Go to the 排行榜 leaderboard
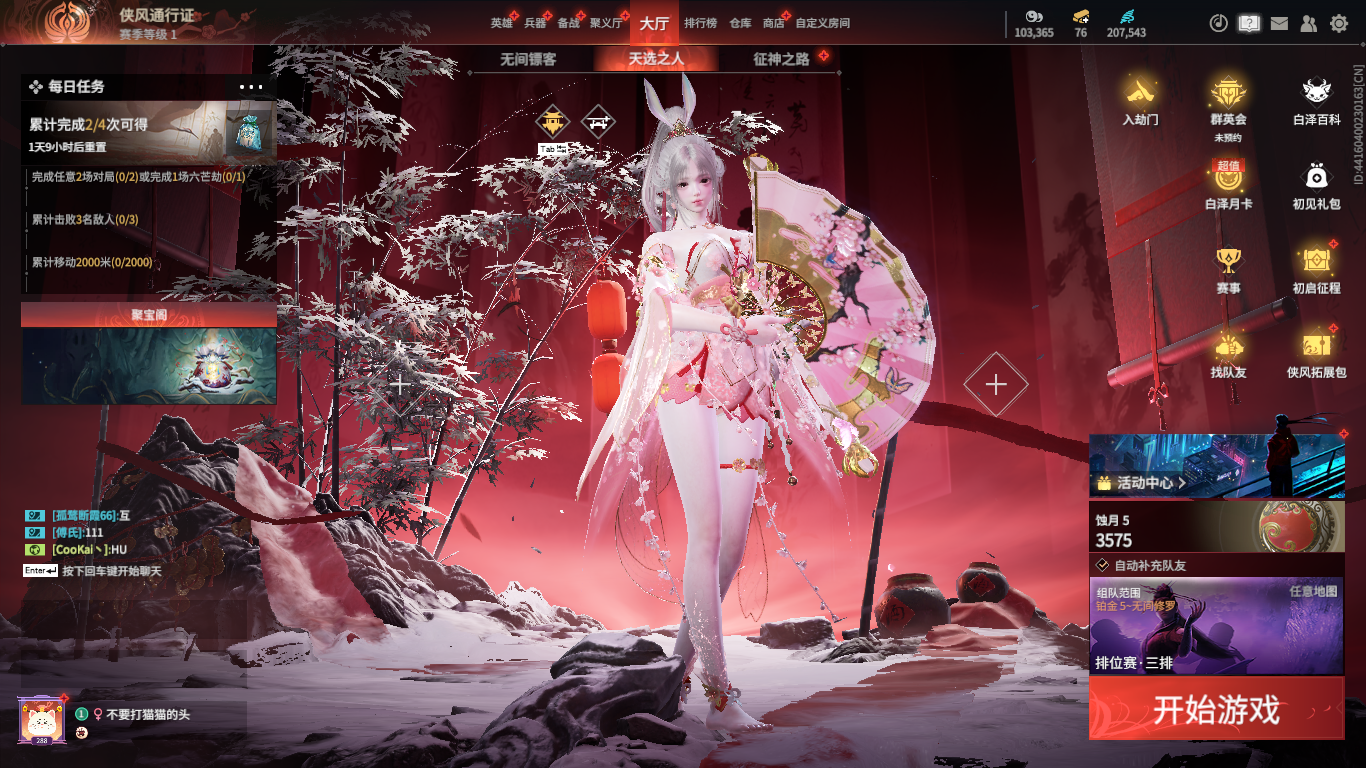Viewport: 1366px width, 768px height. 700,23
